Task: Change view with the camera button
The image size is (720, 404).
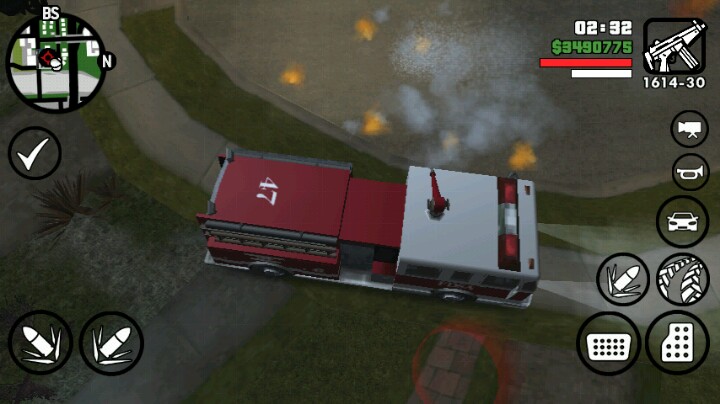Action: click(690, 129)
